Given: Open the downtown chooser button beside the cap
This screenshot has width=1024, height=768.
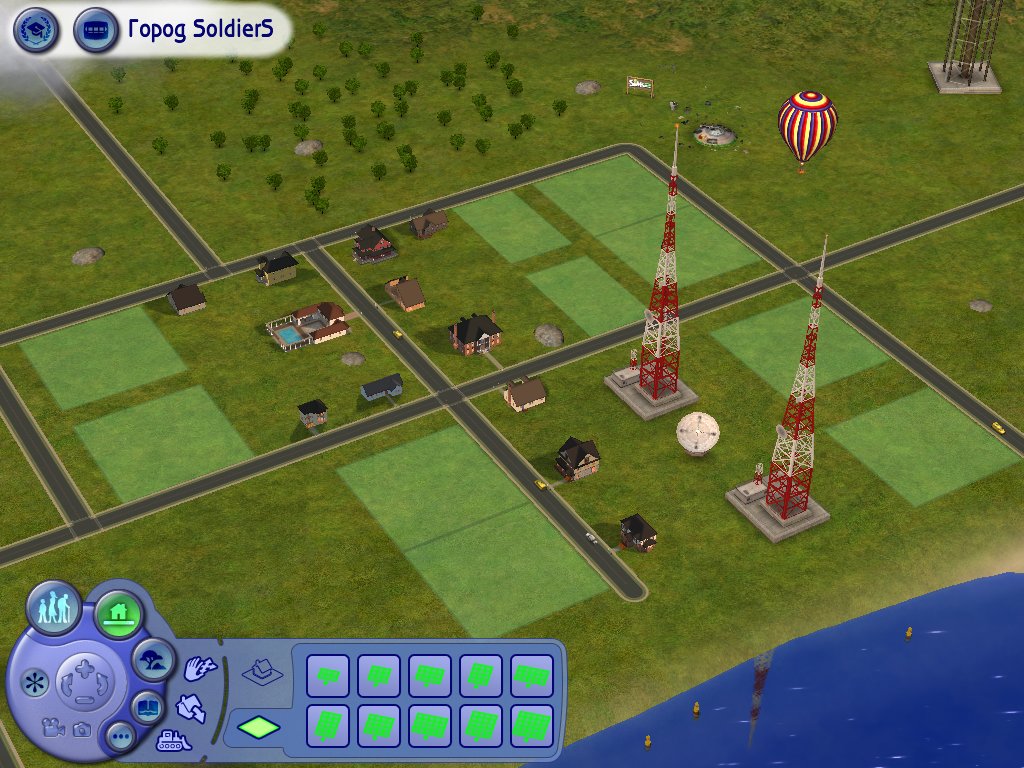Looking at the screenshot, I should [x=96, y=31].
